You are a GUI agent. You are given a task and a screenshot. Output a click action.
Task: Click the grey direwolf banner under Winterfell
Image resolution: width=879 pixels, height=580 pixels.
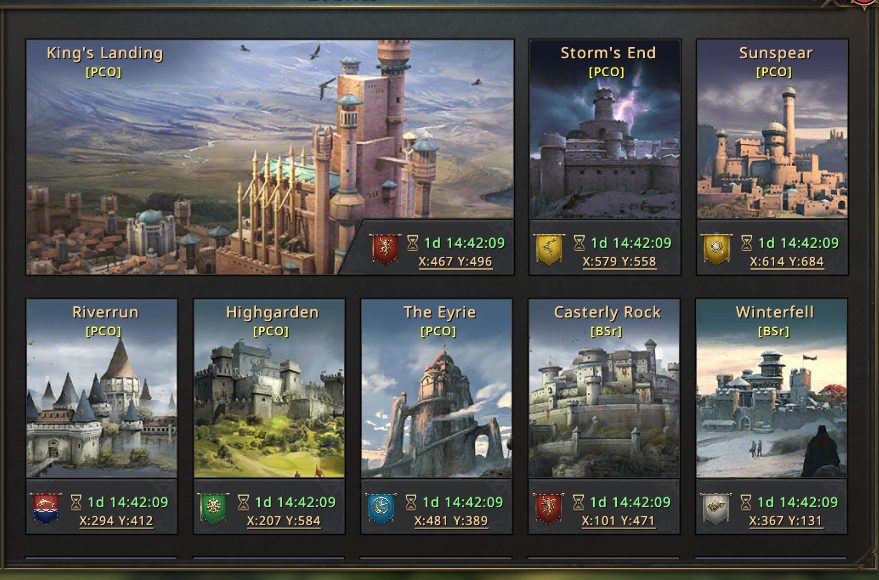tap(714, 508)
